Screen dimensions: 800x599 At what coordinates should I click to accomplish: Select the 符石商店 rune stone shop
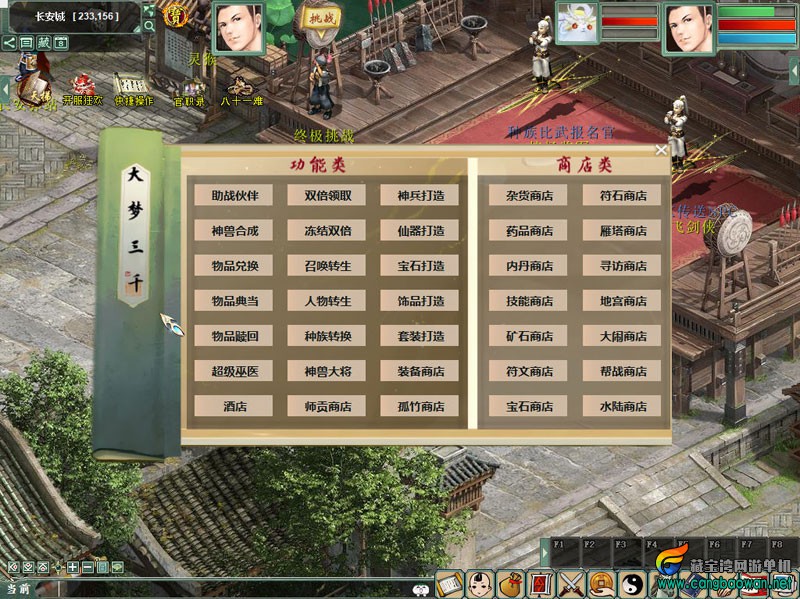tap(623, 196)
